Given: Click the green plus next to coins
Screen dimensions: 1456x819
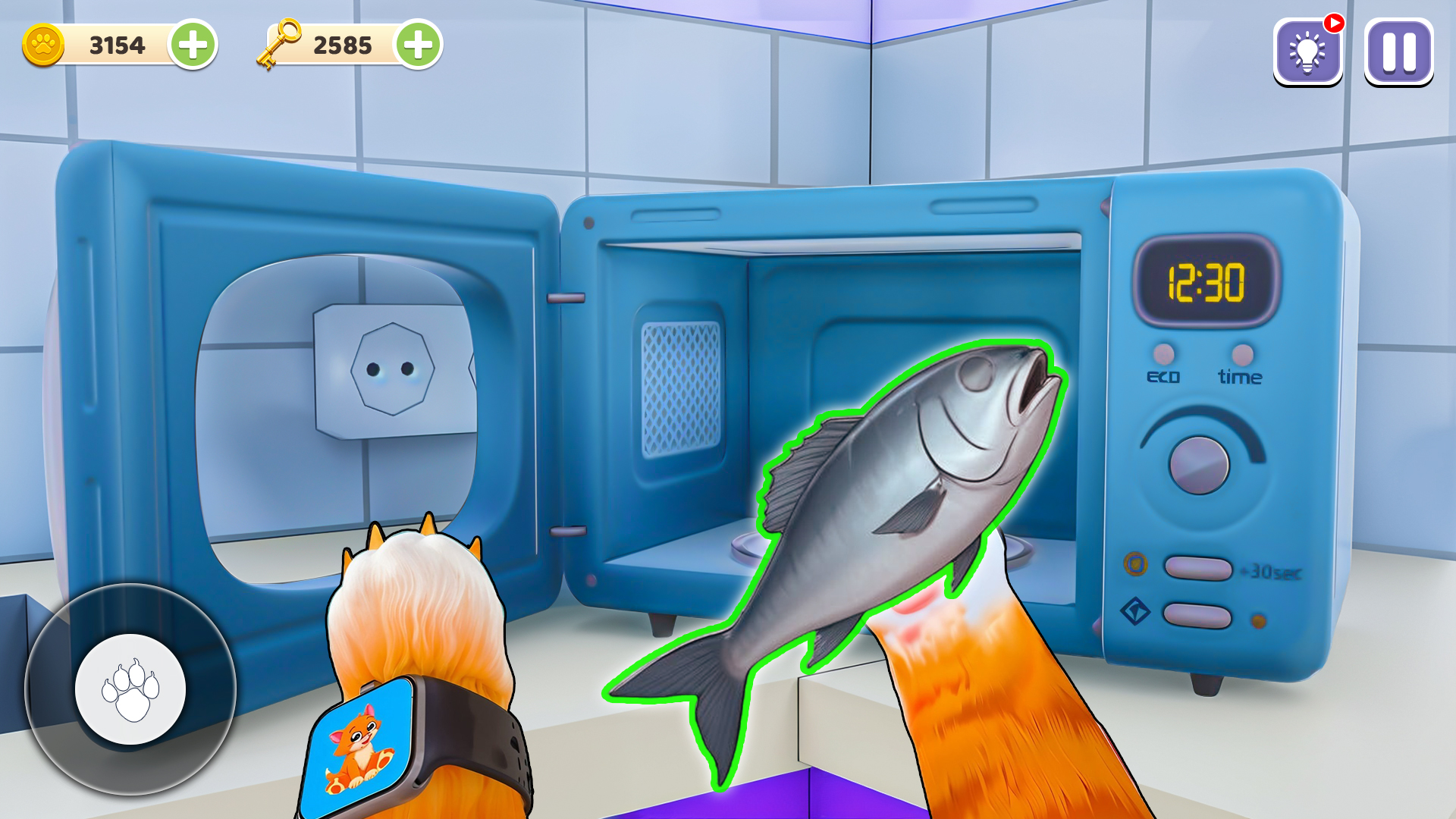Looking at the screenshot, I should [195, 44].
